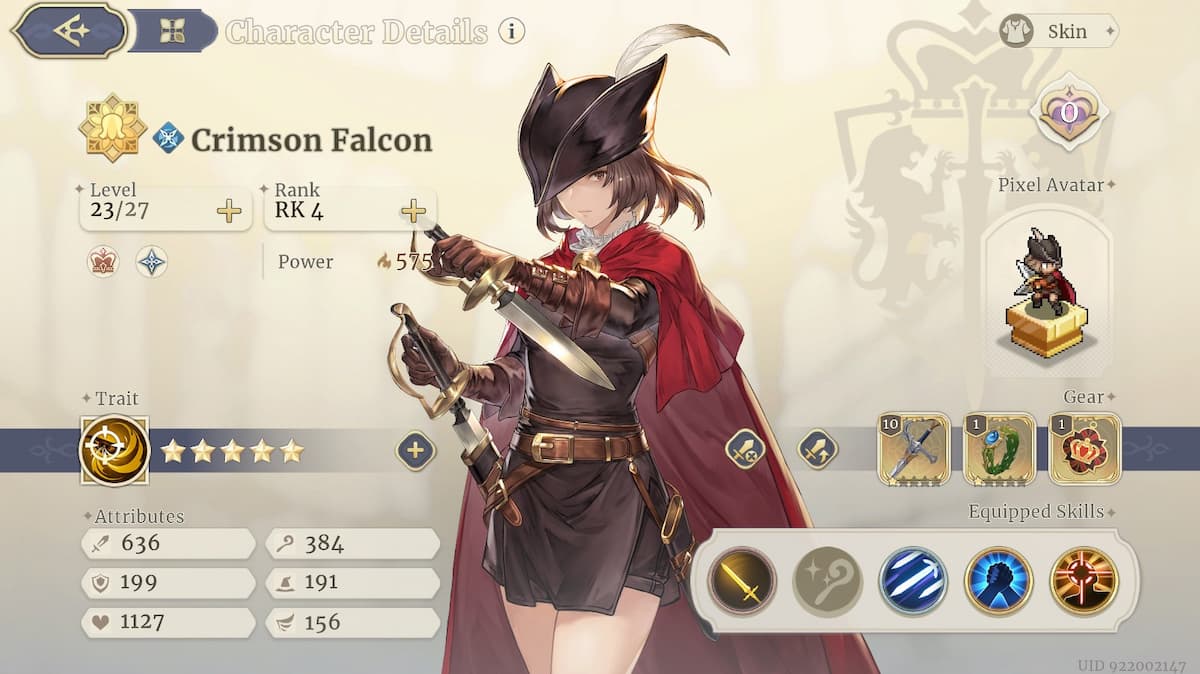This screenshot has width=1200, height=674.
Task: Select the level 10 sword gear slot
Action: [914, 449]
